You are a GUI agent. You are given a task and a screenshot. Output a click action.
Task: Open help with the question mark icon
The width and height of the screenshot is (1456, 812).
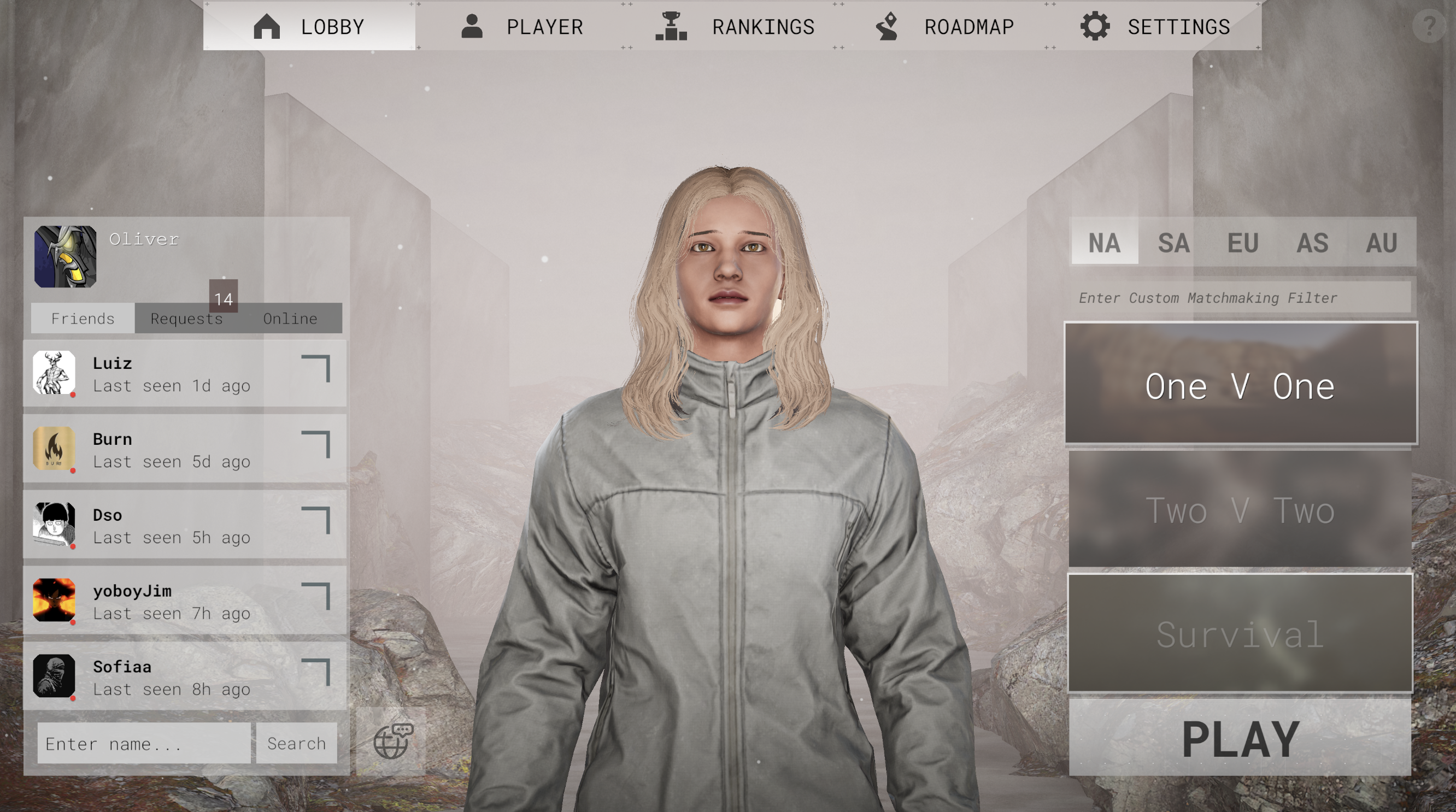[x=1430, y=25]
